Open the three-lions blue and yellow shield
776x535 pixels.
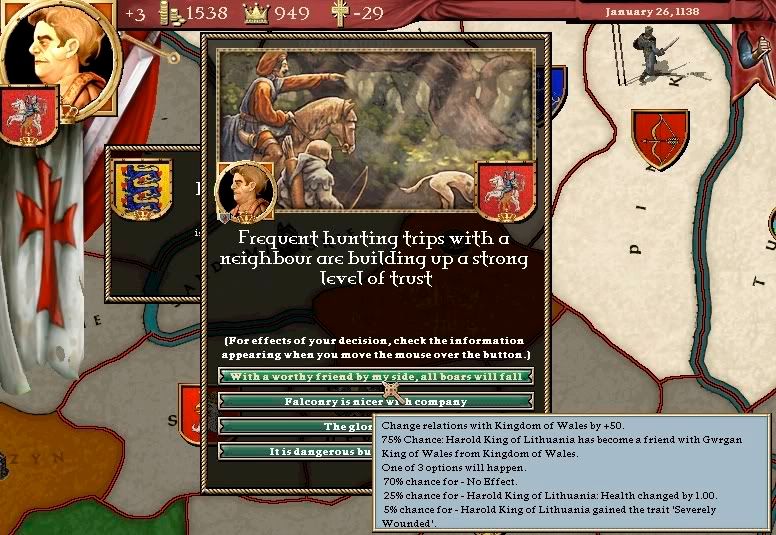point(142,189)
